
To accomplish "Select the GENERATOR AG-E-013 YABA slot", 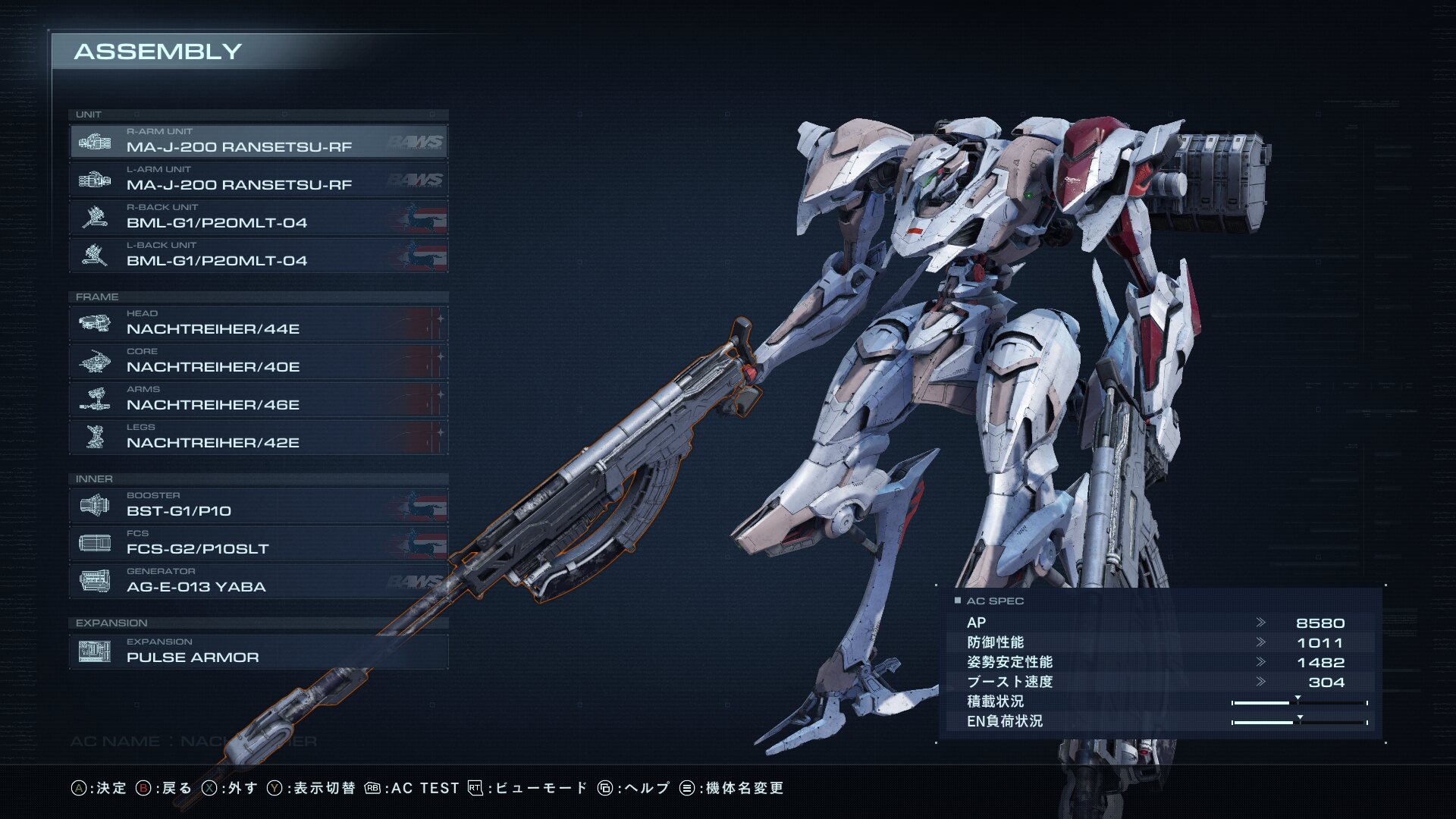I will pos(258,582).
